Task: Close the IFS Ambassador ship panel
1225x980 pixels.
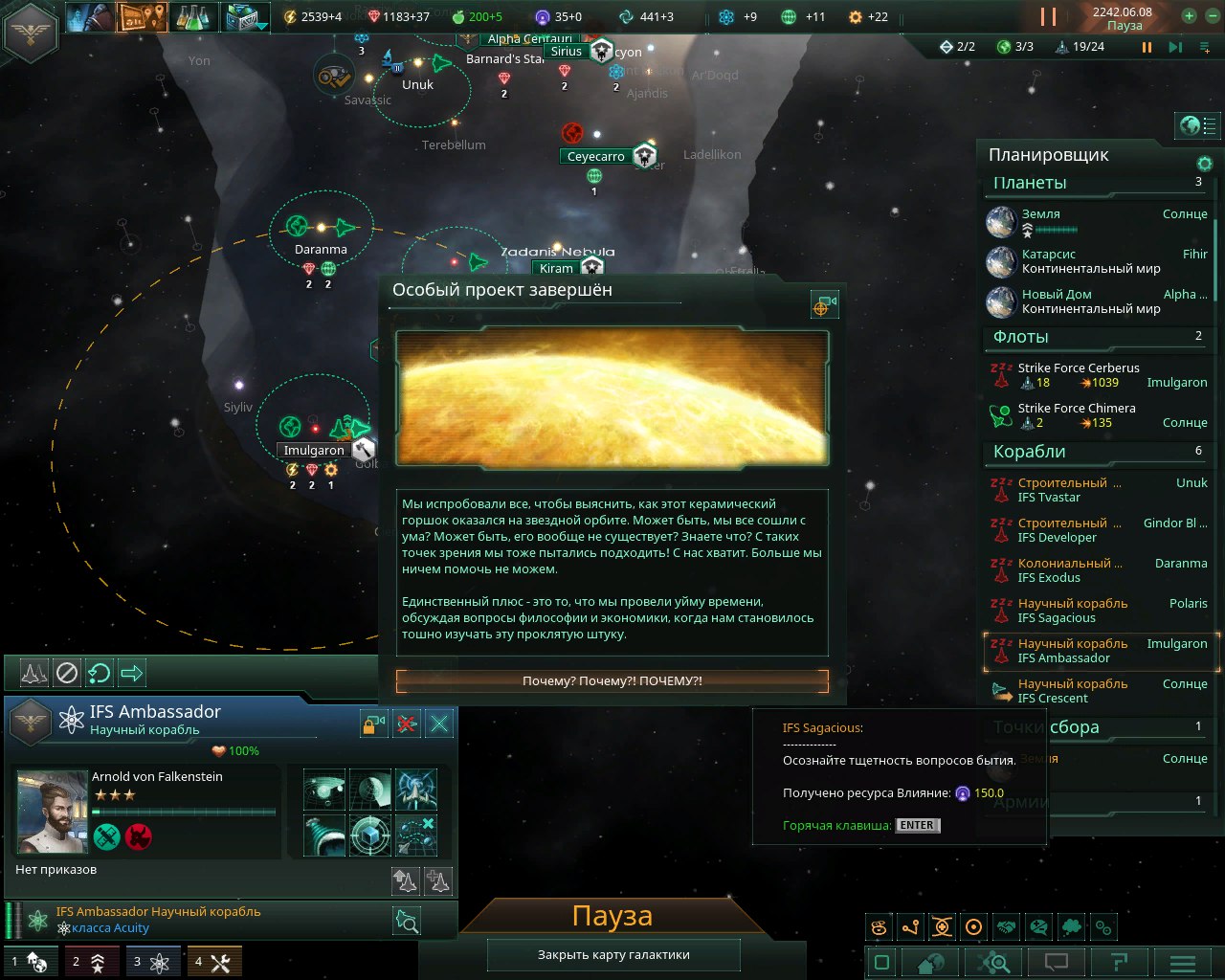Action: tap(439, 724)
